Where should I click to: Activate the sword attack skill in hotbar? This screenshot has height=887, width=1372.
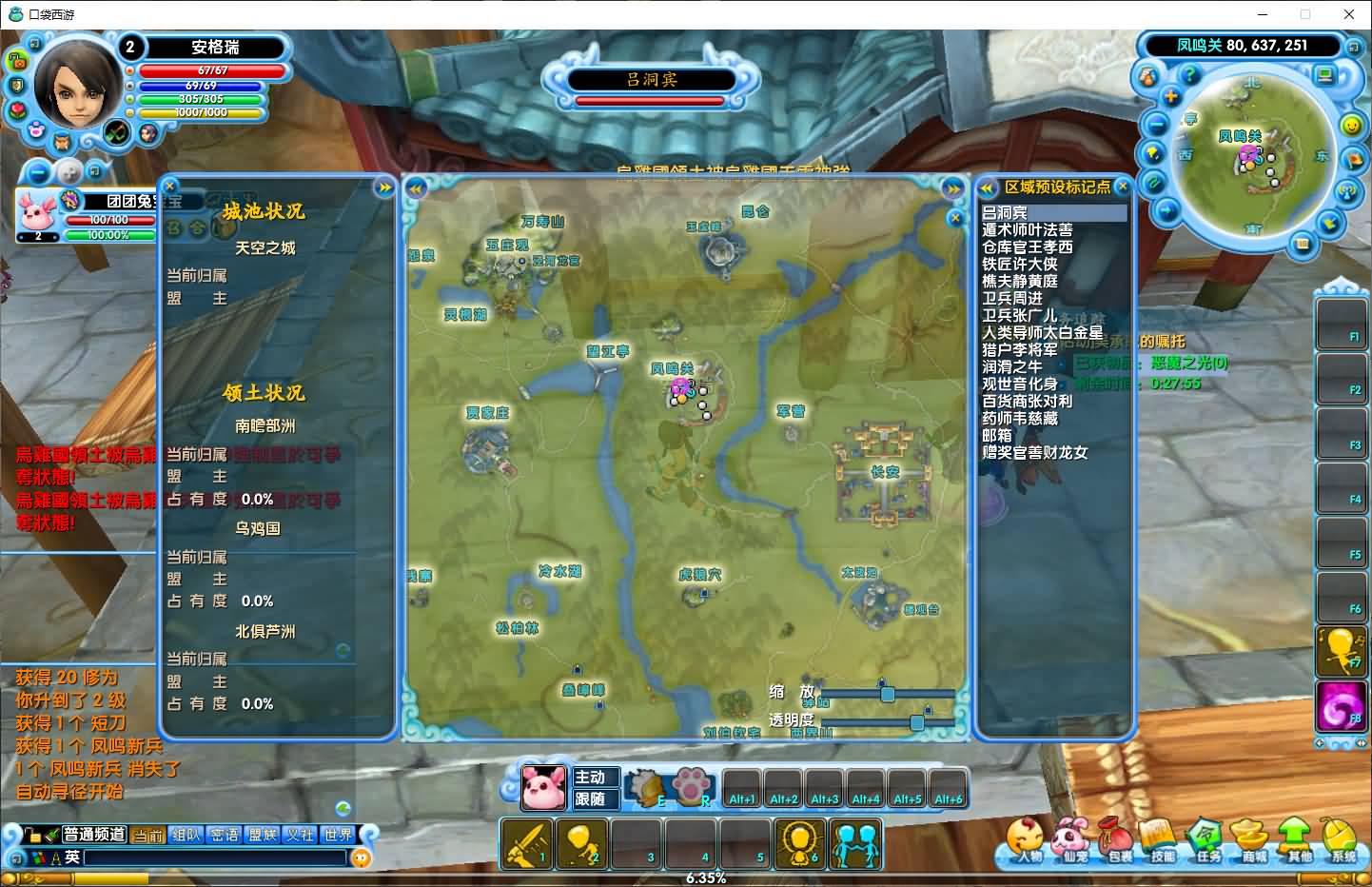coord(526,844)
